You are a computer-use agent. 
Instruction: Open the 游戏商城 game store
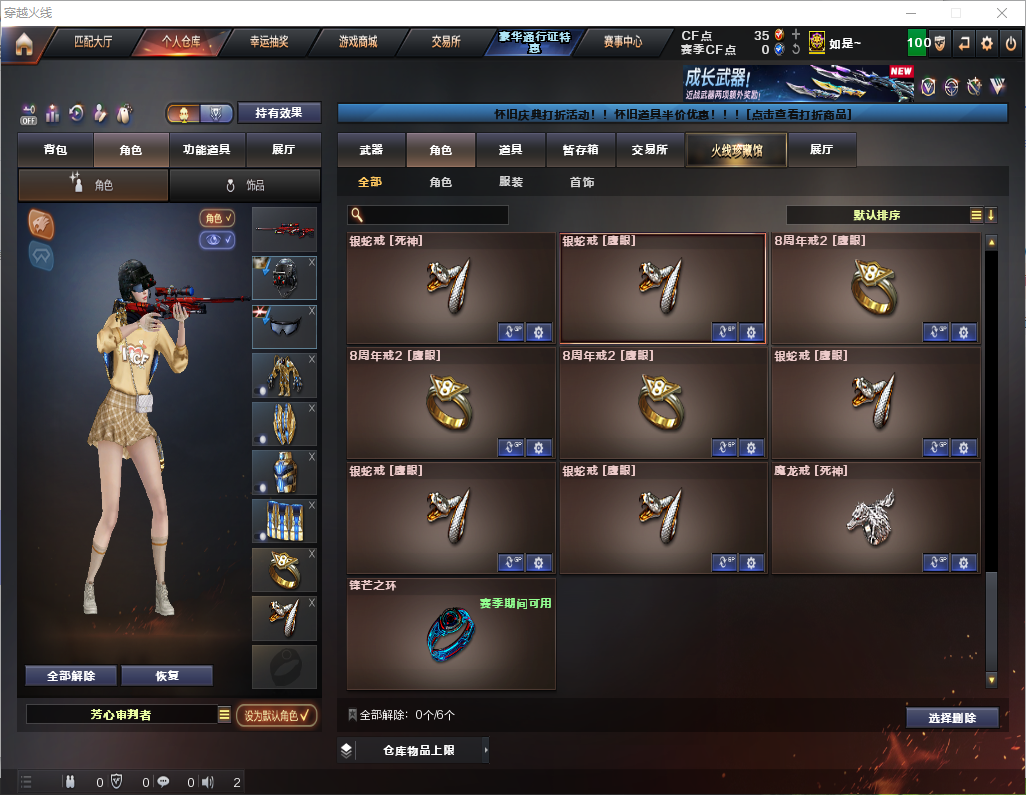[x=357, y=42]
